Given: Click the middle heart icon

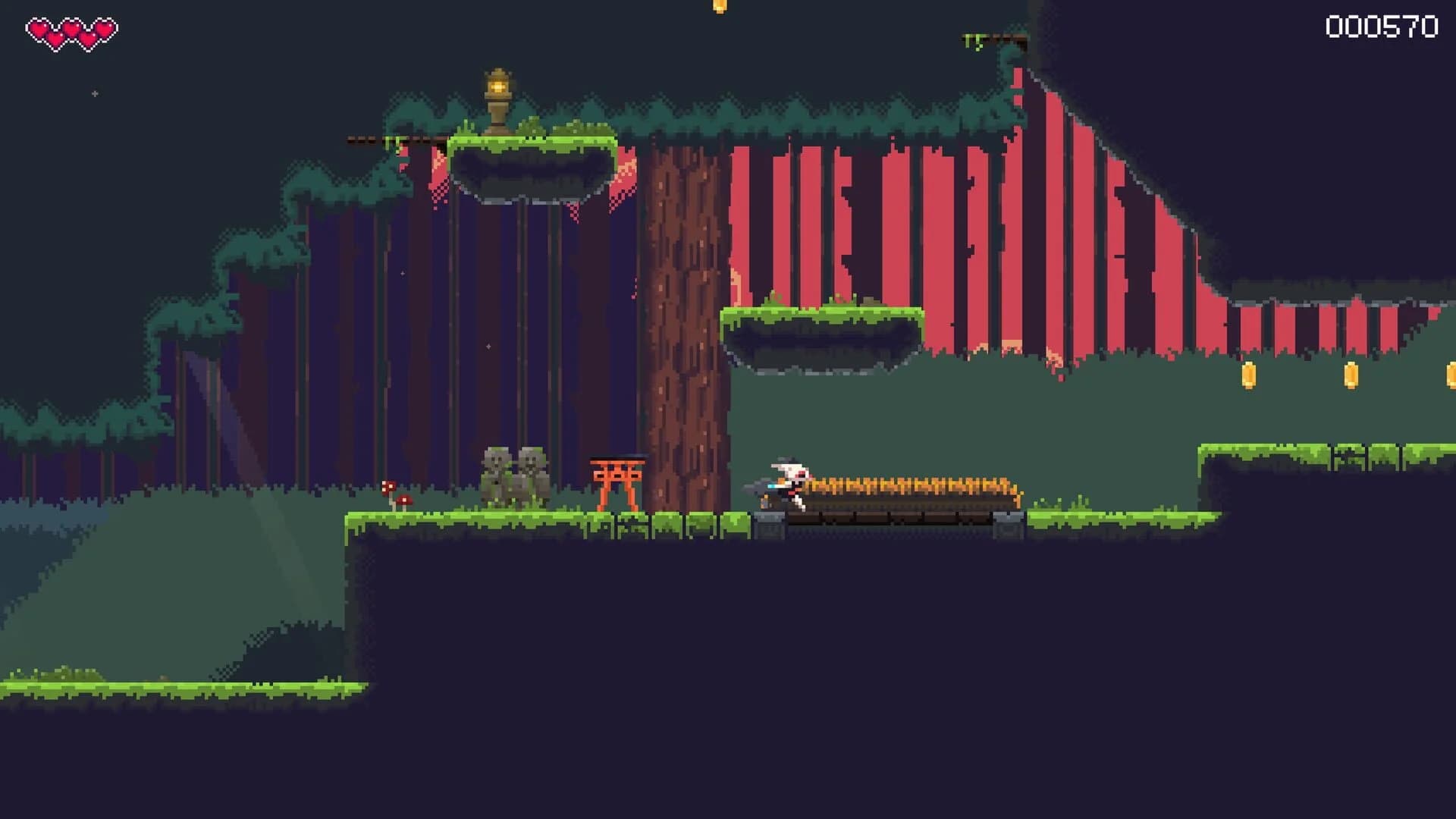Looking at the screenshot, I should click(73, 27).
